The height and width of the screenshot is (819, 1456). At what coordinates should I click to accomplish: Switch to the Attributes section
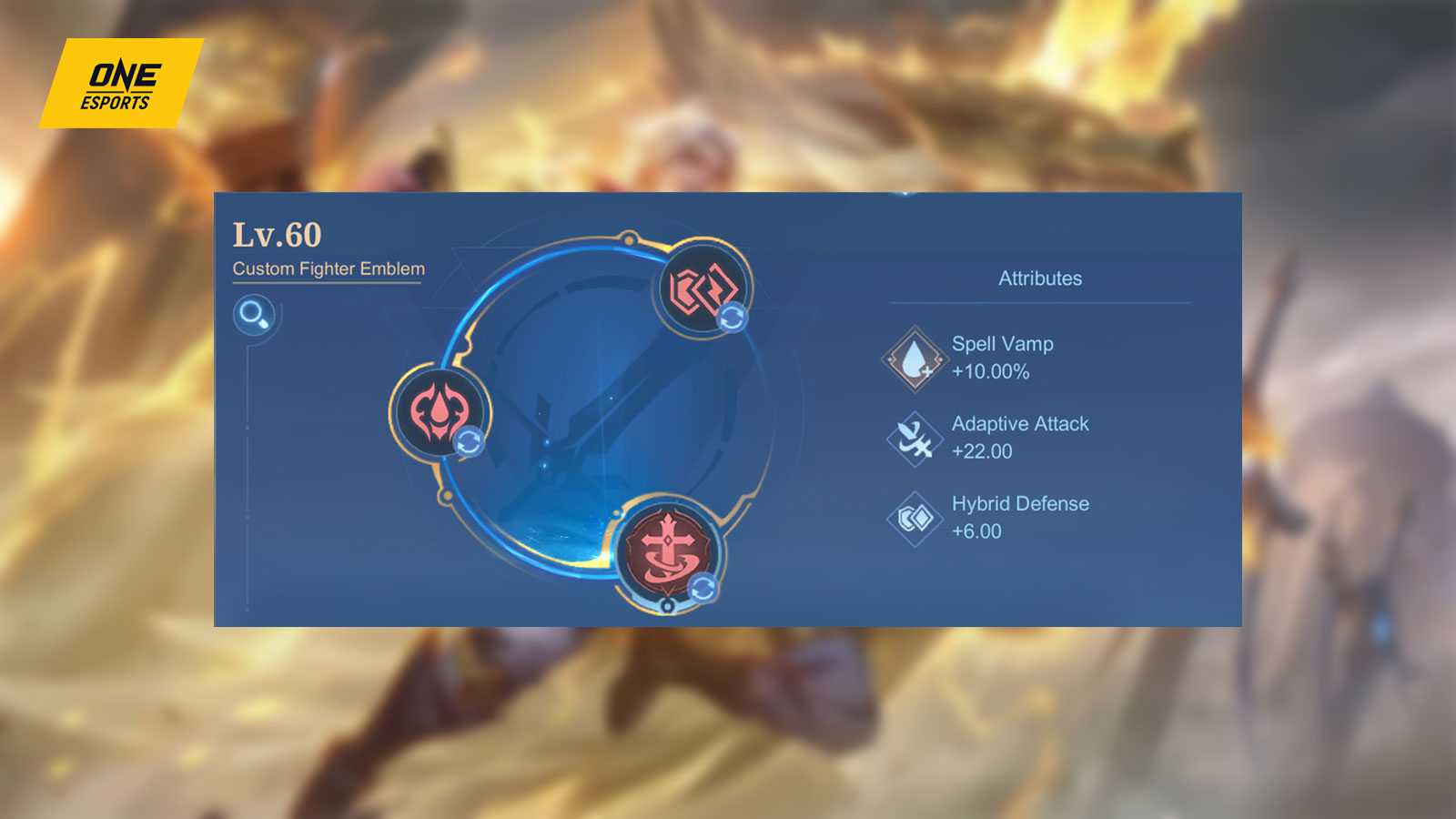[1040, 278]
